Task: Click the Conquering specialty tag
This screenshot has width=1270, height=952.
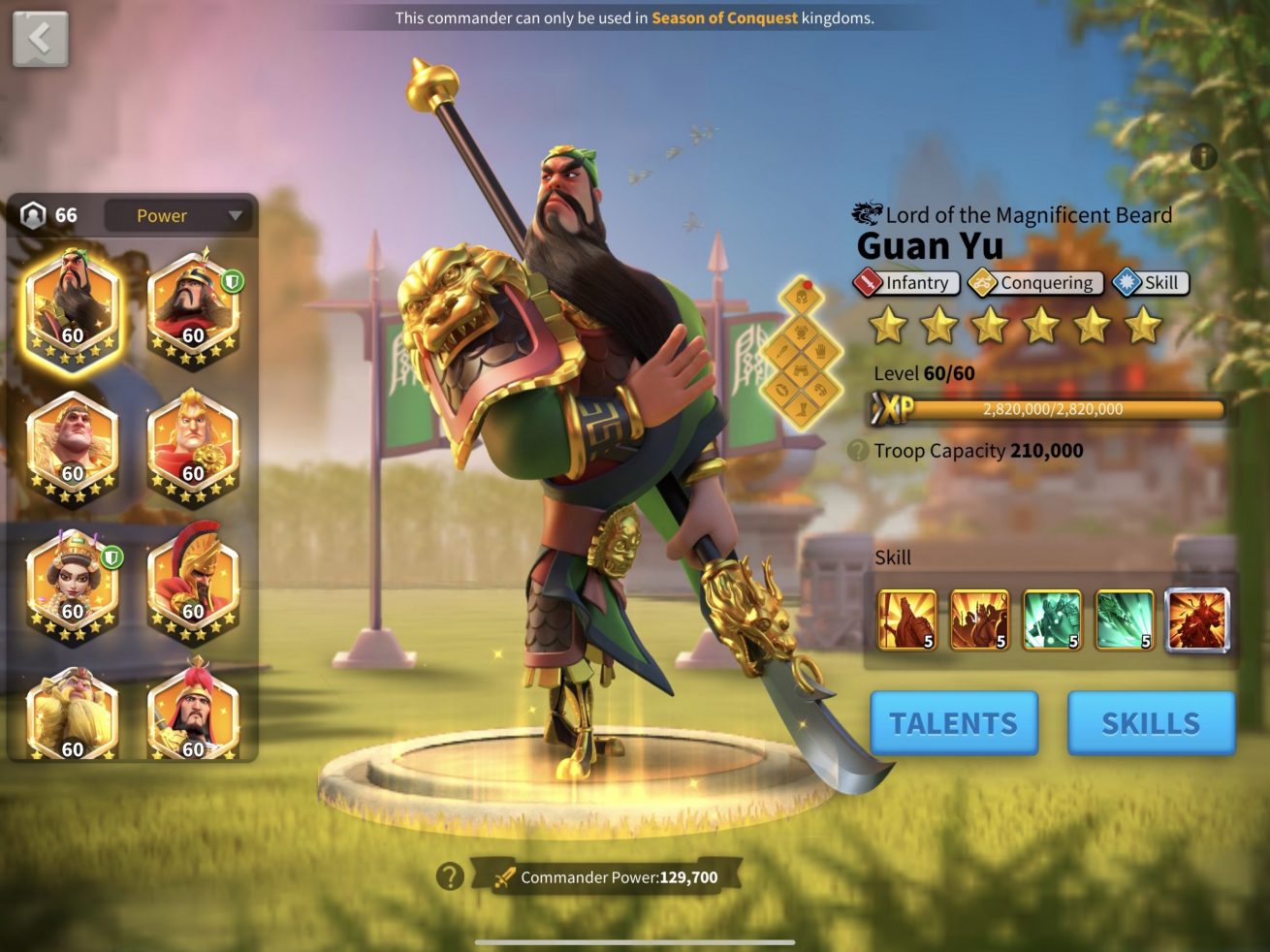Action: tap(1035, 283)
